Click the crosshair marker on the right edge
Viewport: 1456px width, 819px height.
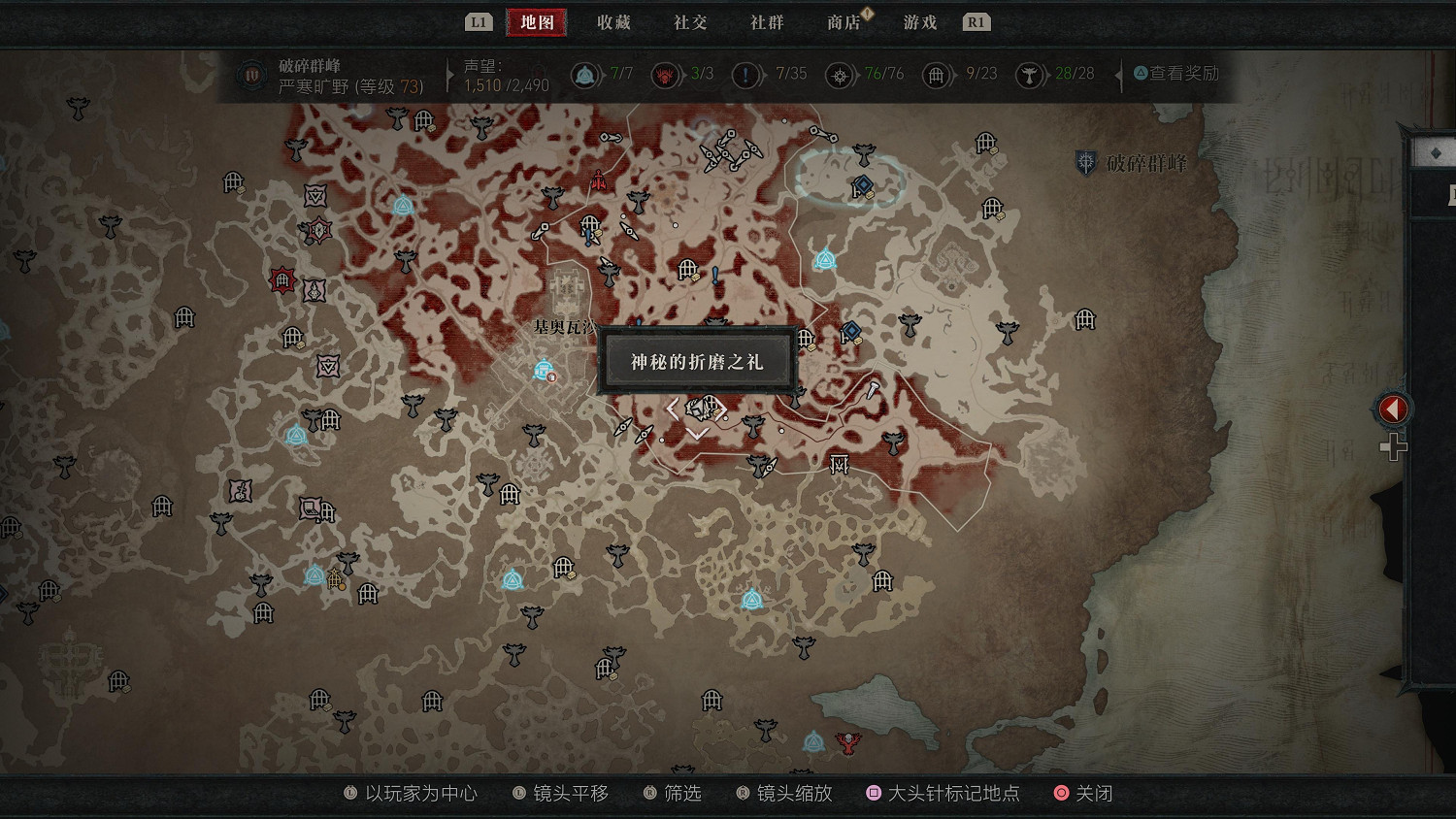(x=1395, y=448)
